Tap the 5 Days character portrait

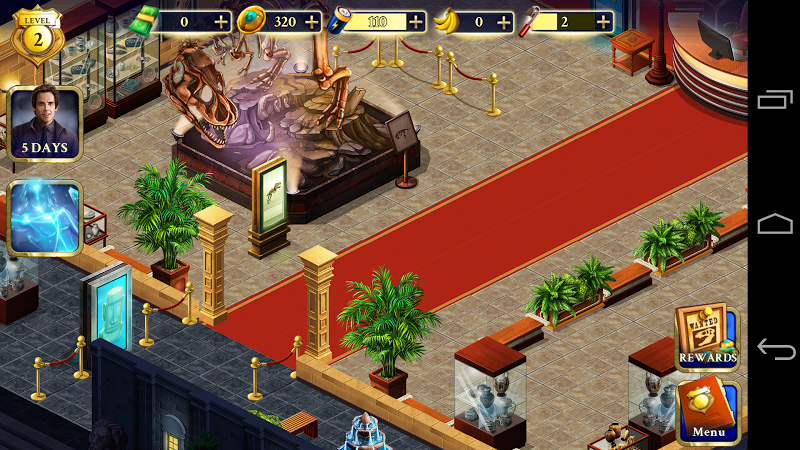click(44, 124)
